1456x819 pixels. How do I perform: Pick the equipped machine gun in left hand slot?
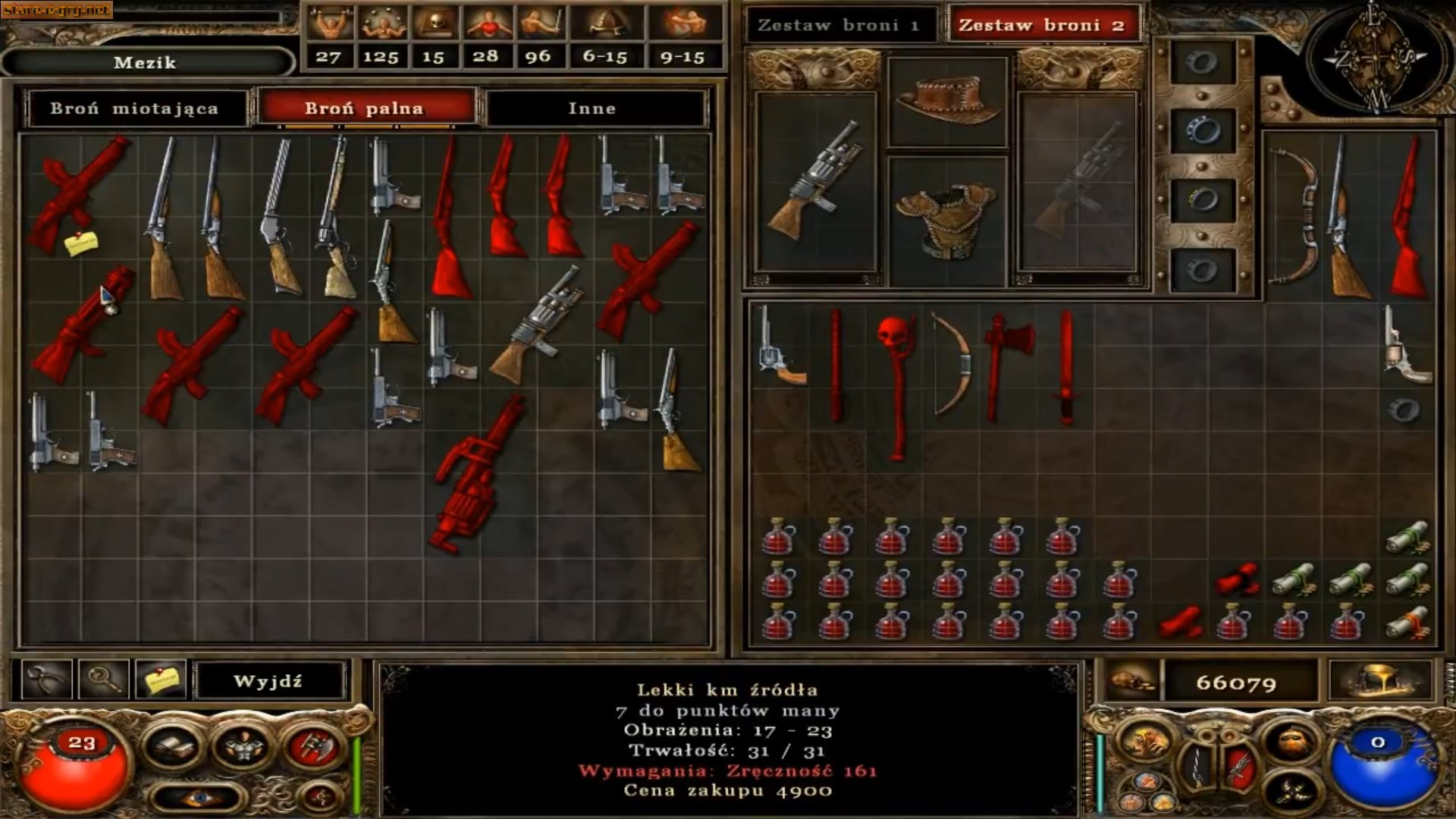pyautogui.click(x=815, y=182)
